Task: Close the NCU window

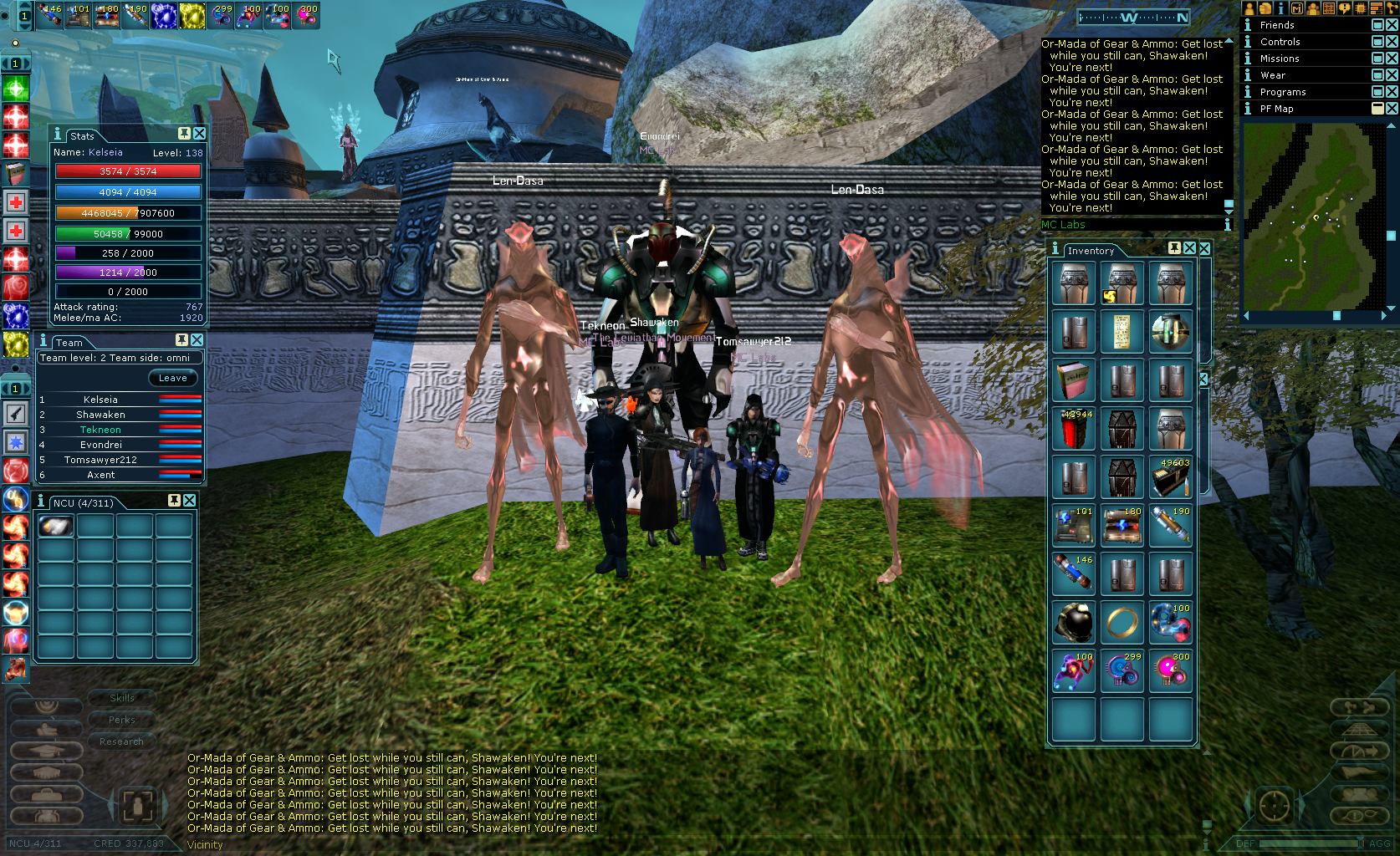Action: click(x=190, y=500)
